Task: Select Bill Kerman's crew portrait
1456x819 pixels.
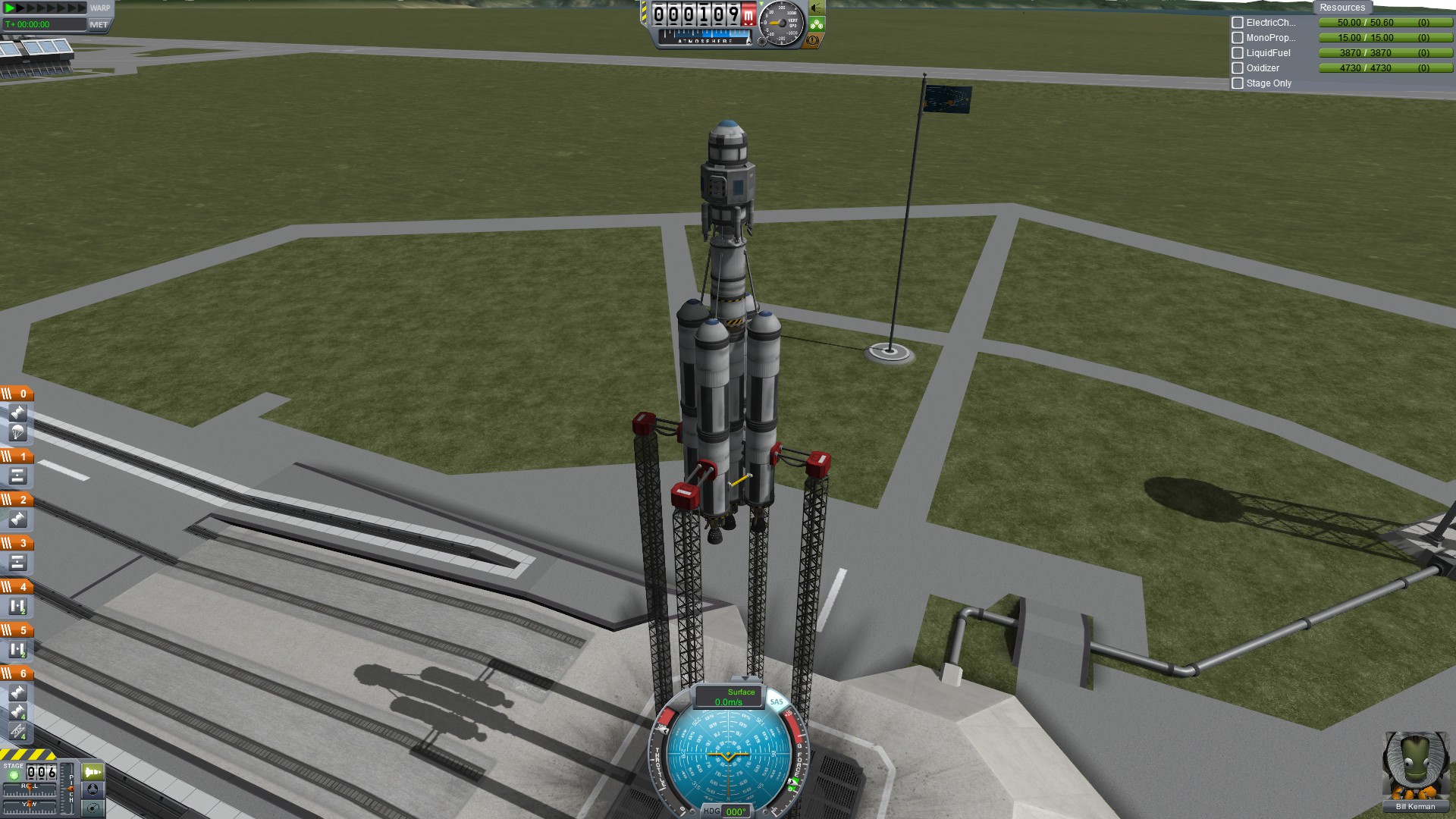Action: coord(1414,766)
